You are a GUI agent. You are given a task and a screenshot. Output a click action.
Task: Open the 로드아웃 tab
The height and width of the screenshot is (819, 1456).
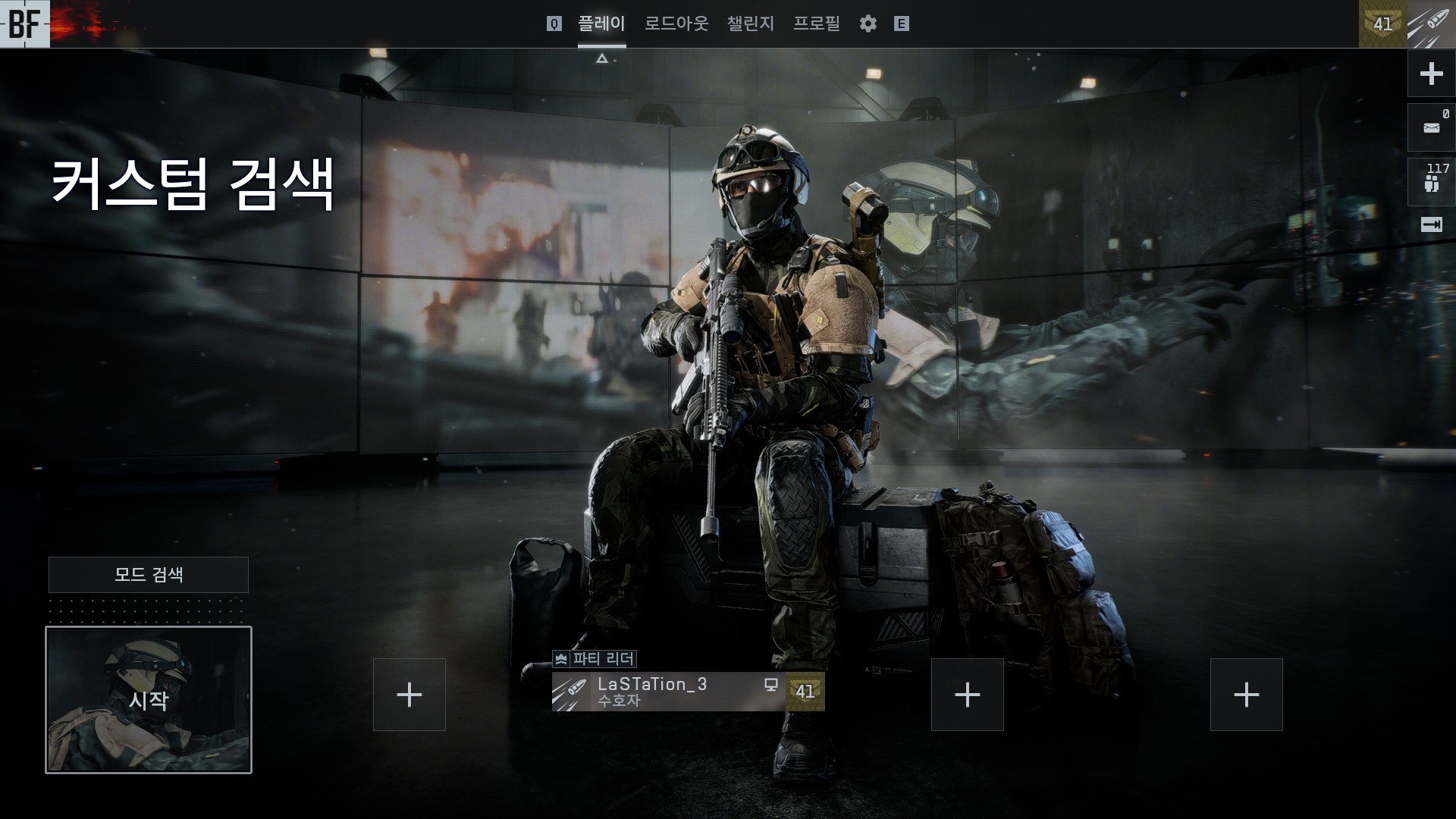tap(676, 24)
